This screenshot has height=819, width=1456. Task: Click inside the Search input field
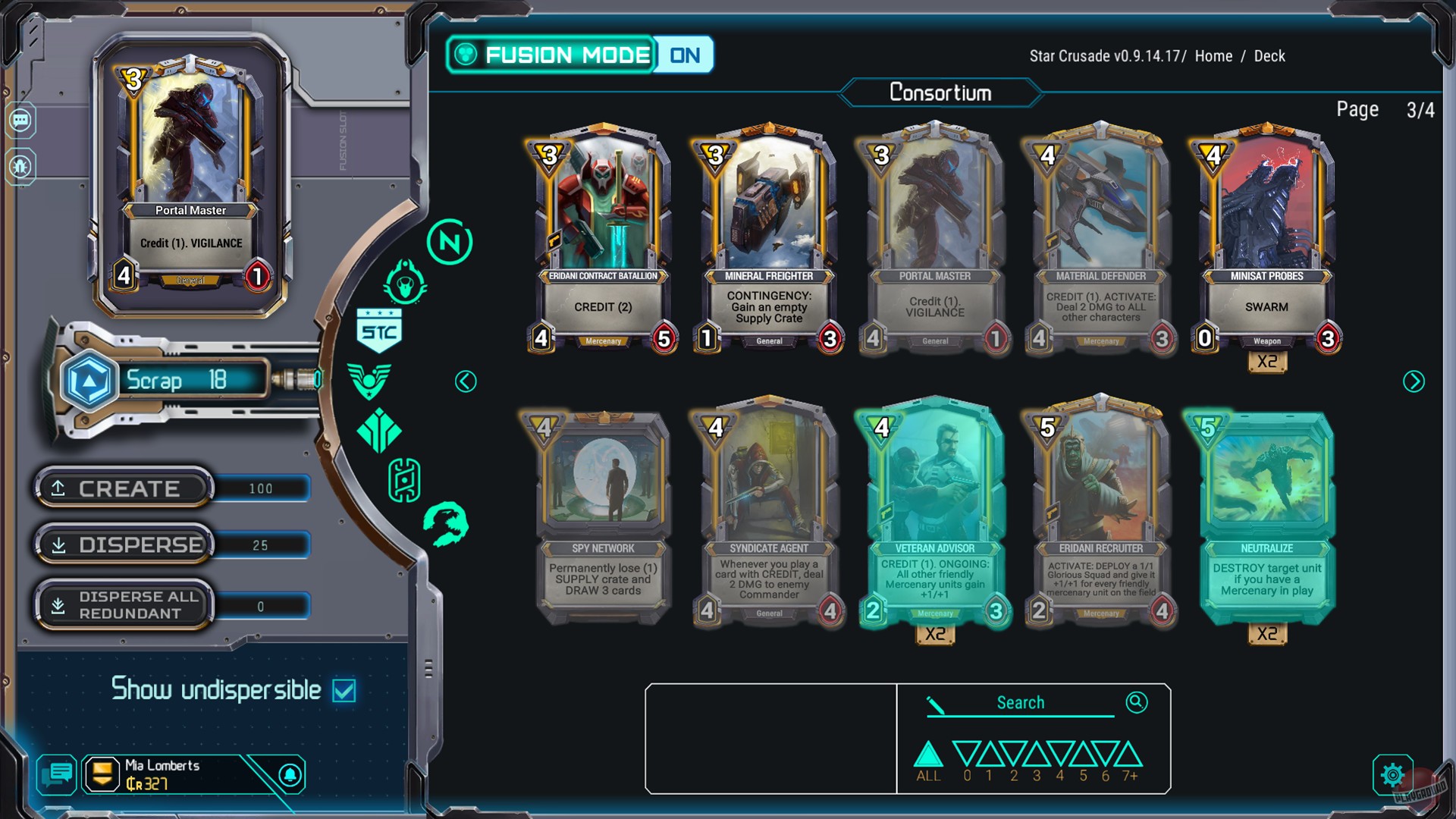(x=1020, y=703)
